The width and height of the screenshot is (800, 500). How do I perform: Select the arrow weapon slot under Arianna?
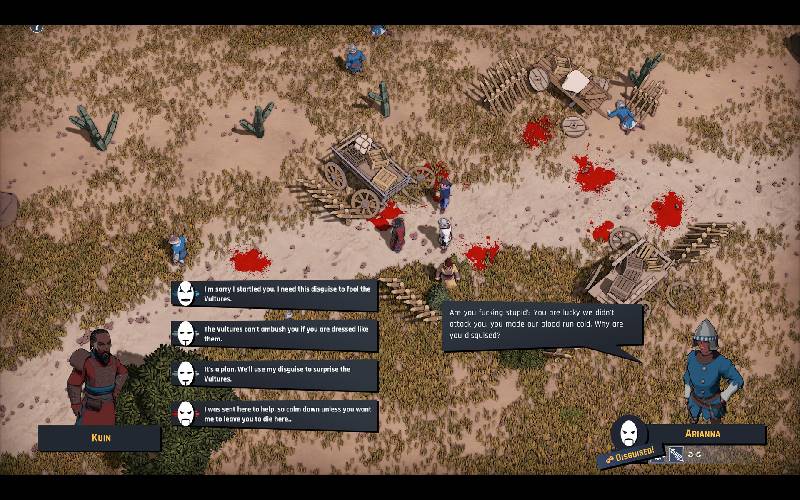pyautogui.click(x=677, y=455)
